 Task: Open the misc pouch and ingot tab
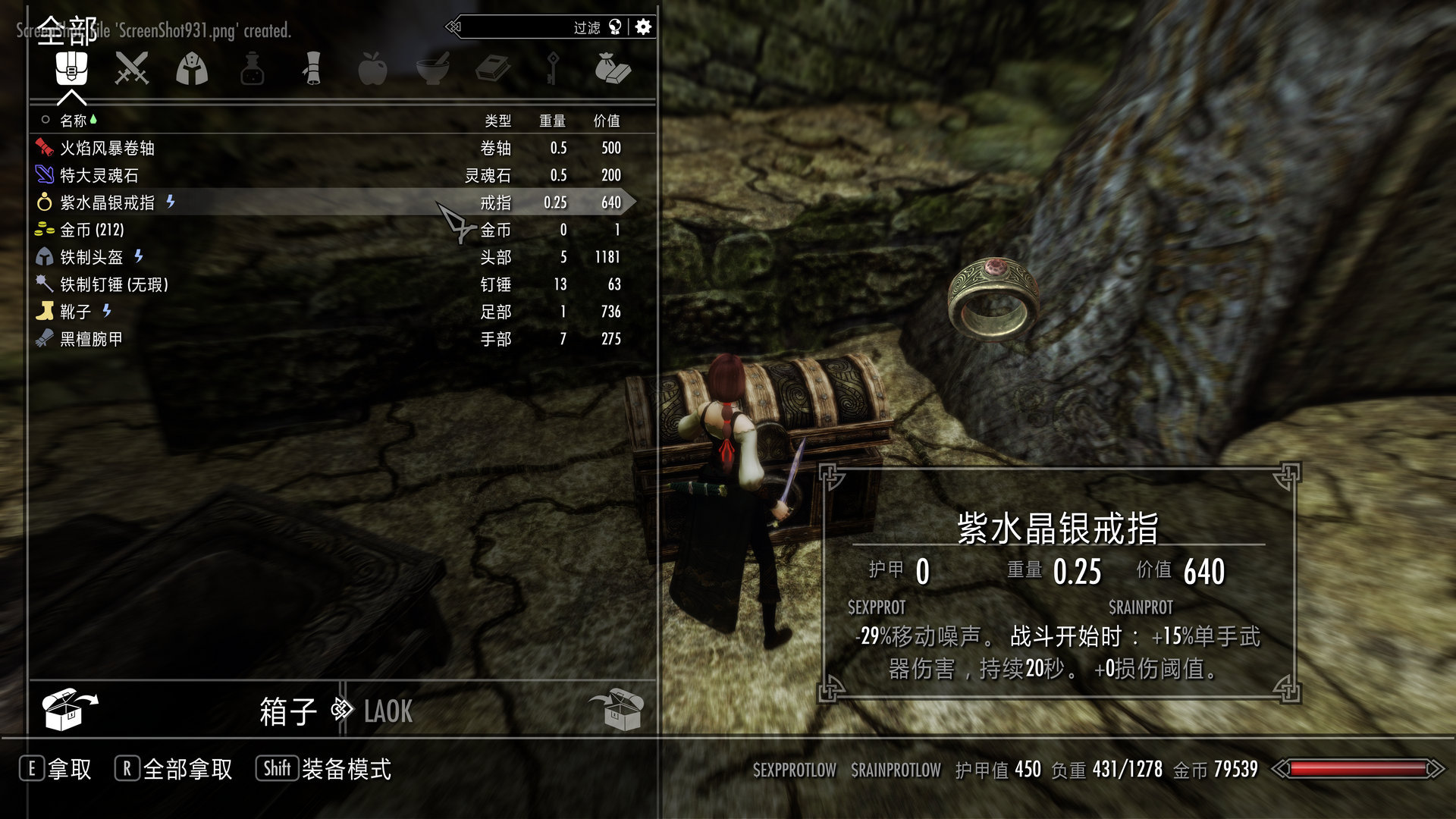coord(613,69)
